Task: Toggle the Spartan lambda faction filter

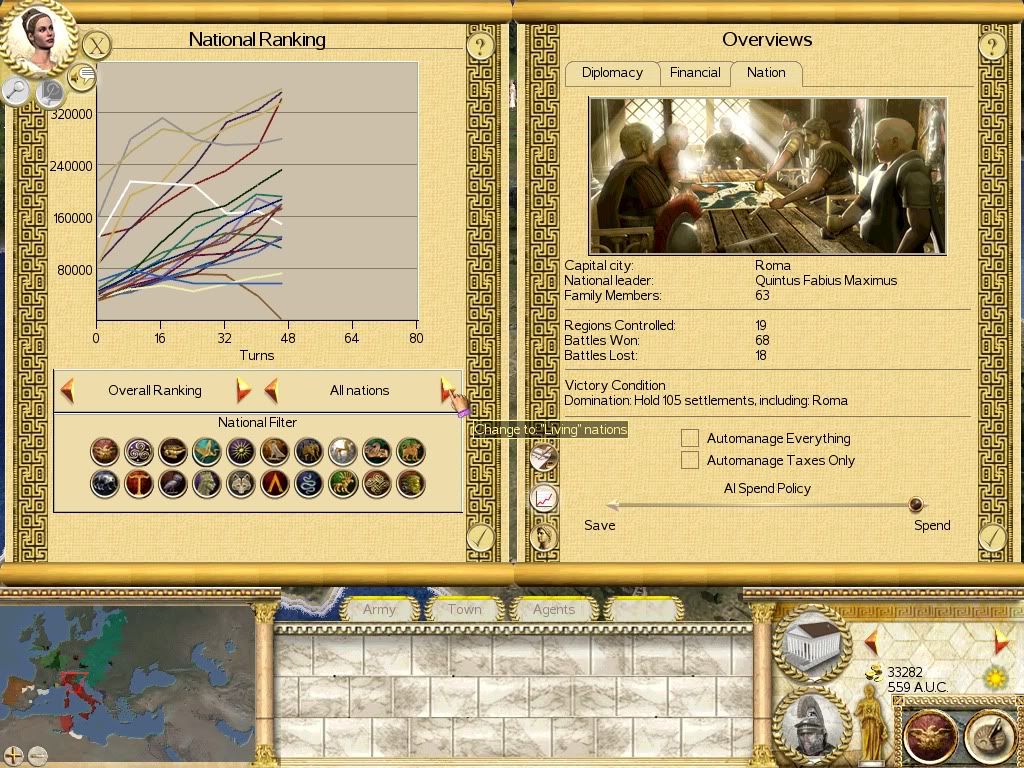Action: pos(275,485)
